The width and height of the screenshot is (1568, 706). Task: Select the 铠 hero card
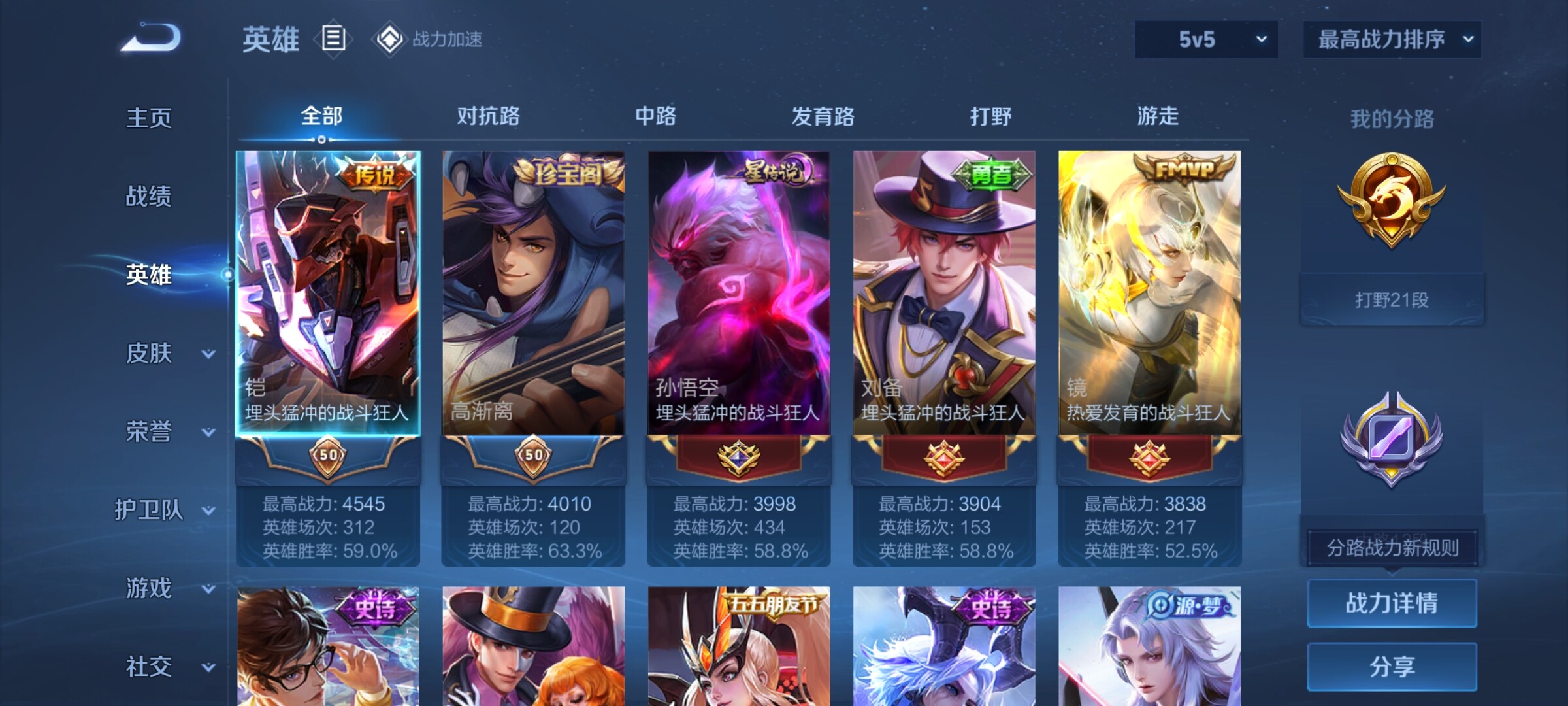point(328,294)
